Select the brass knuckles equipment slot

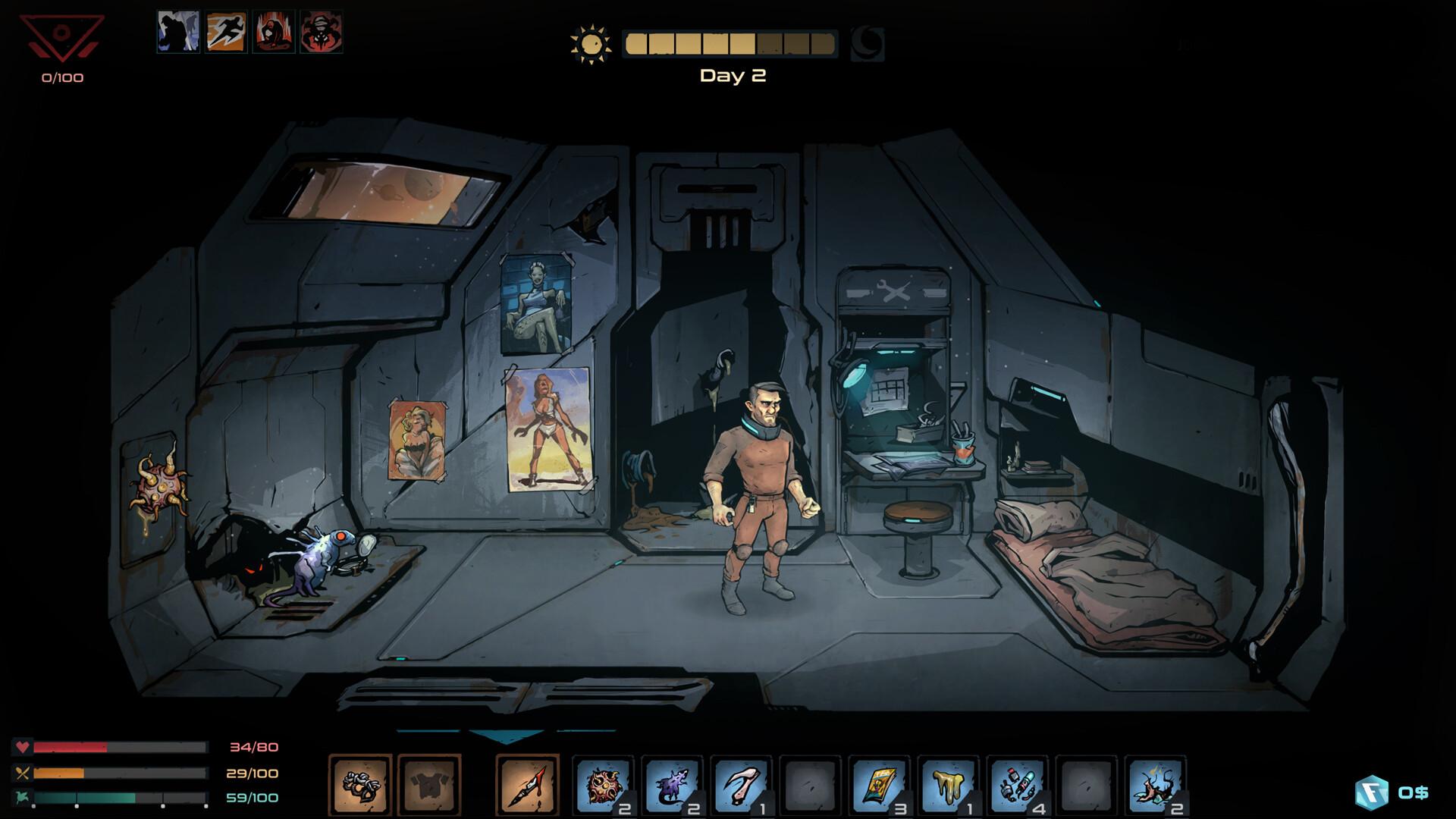tap(360, 786)
